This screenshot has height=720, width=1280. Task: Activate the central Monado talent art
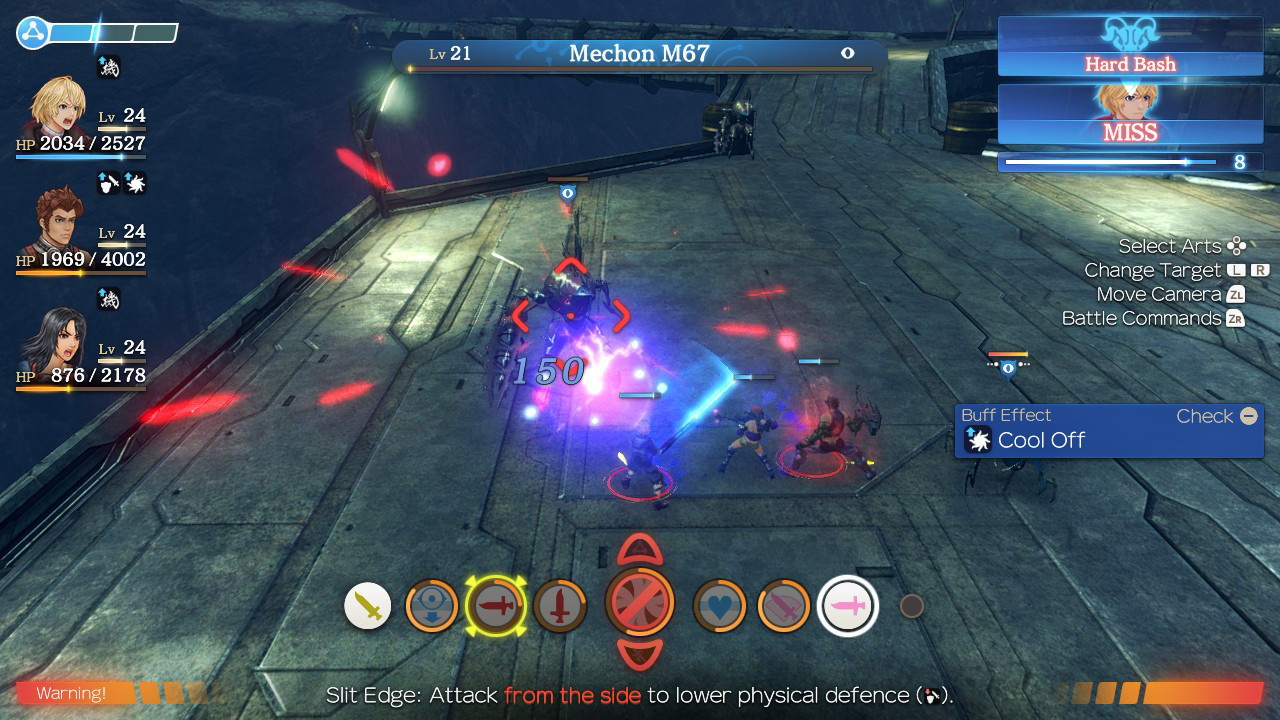tap(641, 604)
